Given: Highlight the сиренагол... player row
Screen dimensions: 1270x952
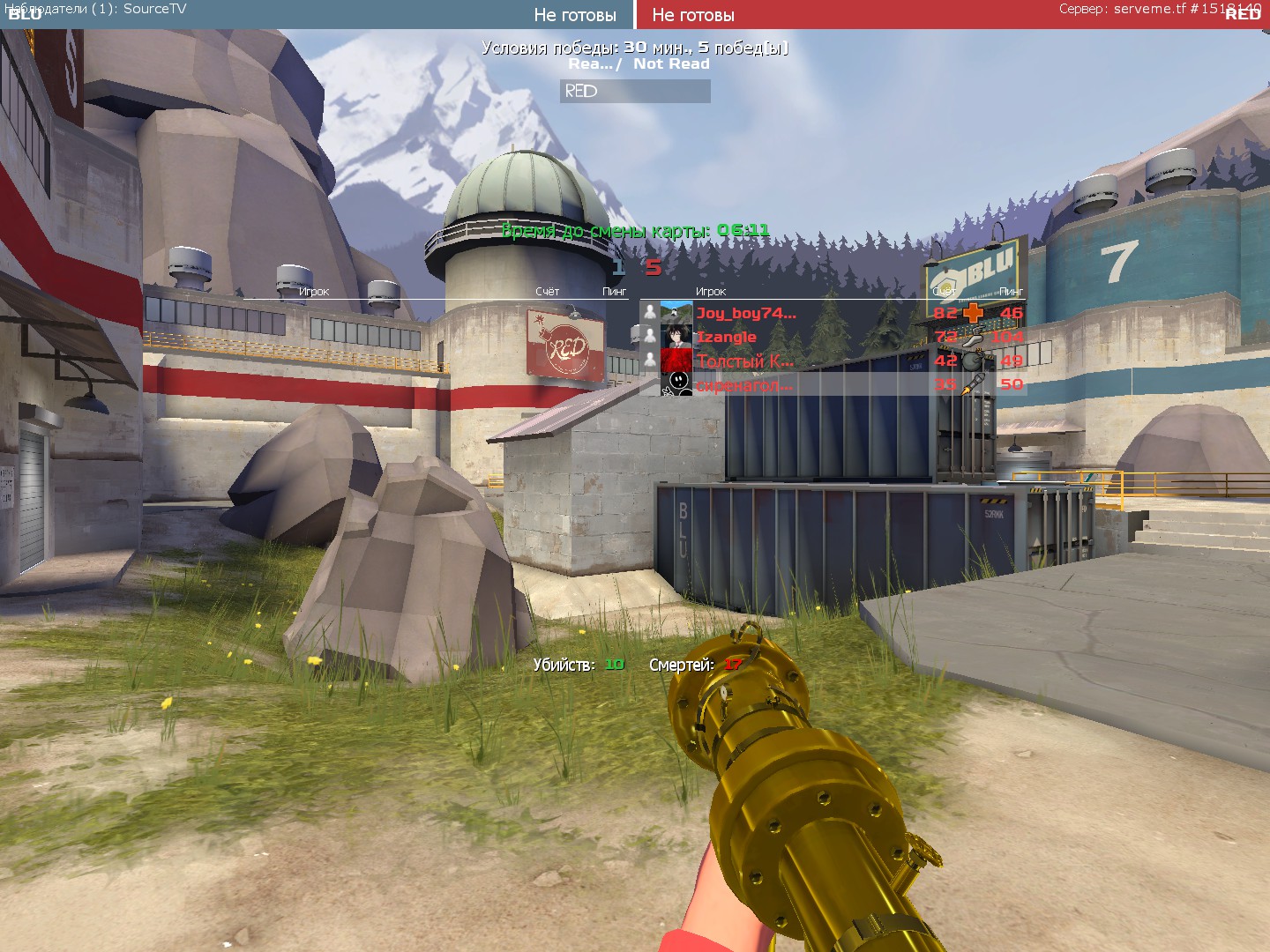Looking at the screenshot, I should pos(745,384).
